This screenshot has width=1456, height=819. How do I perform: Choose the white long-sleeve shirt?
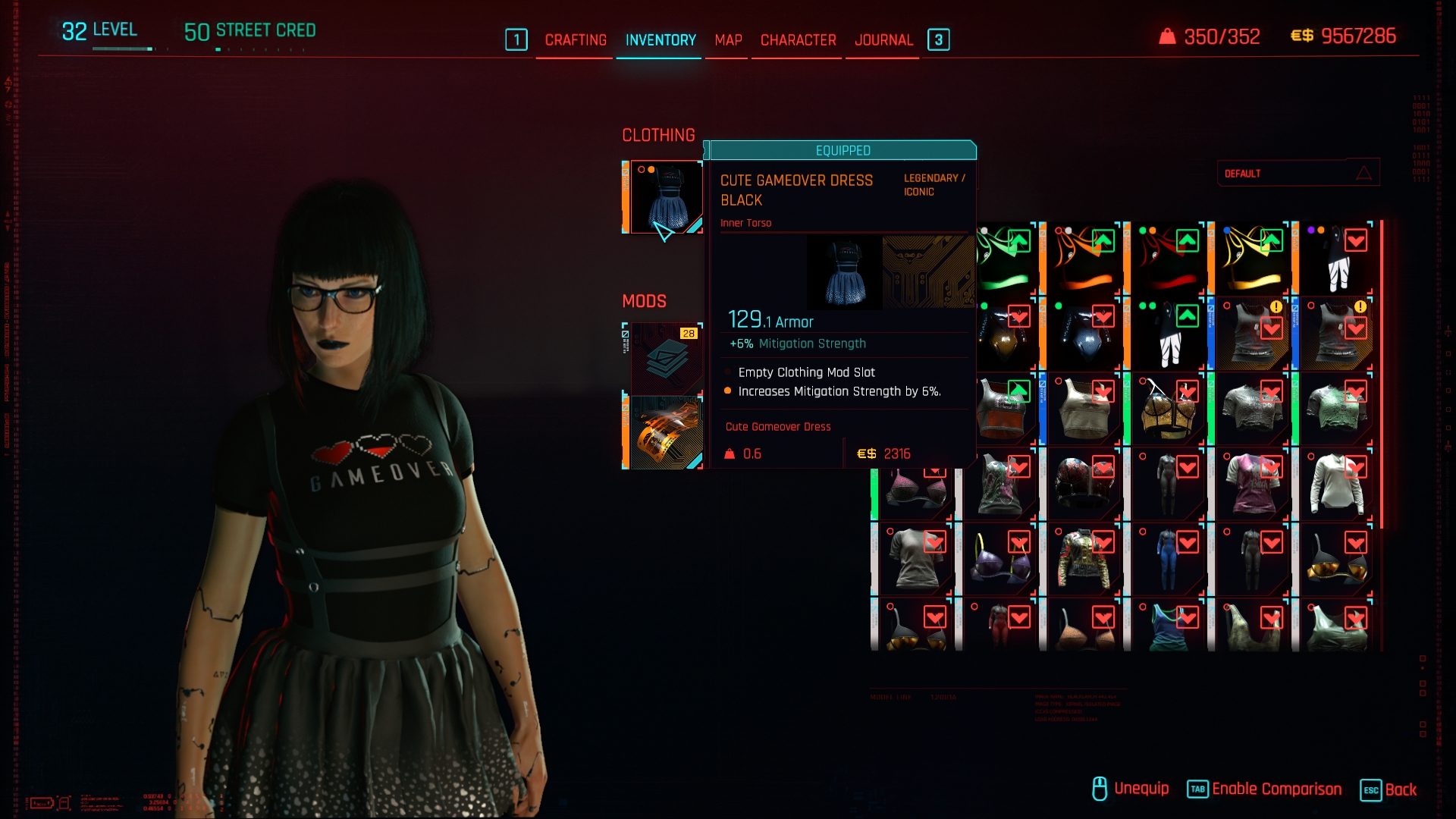pyautogui.click(x=1337, y=485)
